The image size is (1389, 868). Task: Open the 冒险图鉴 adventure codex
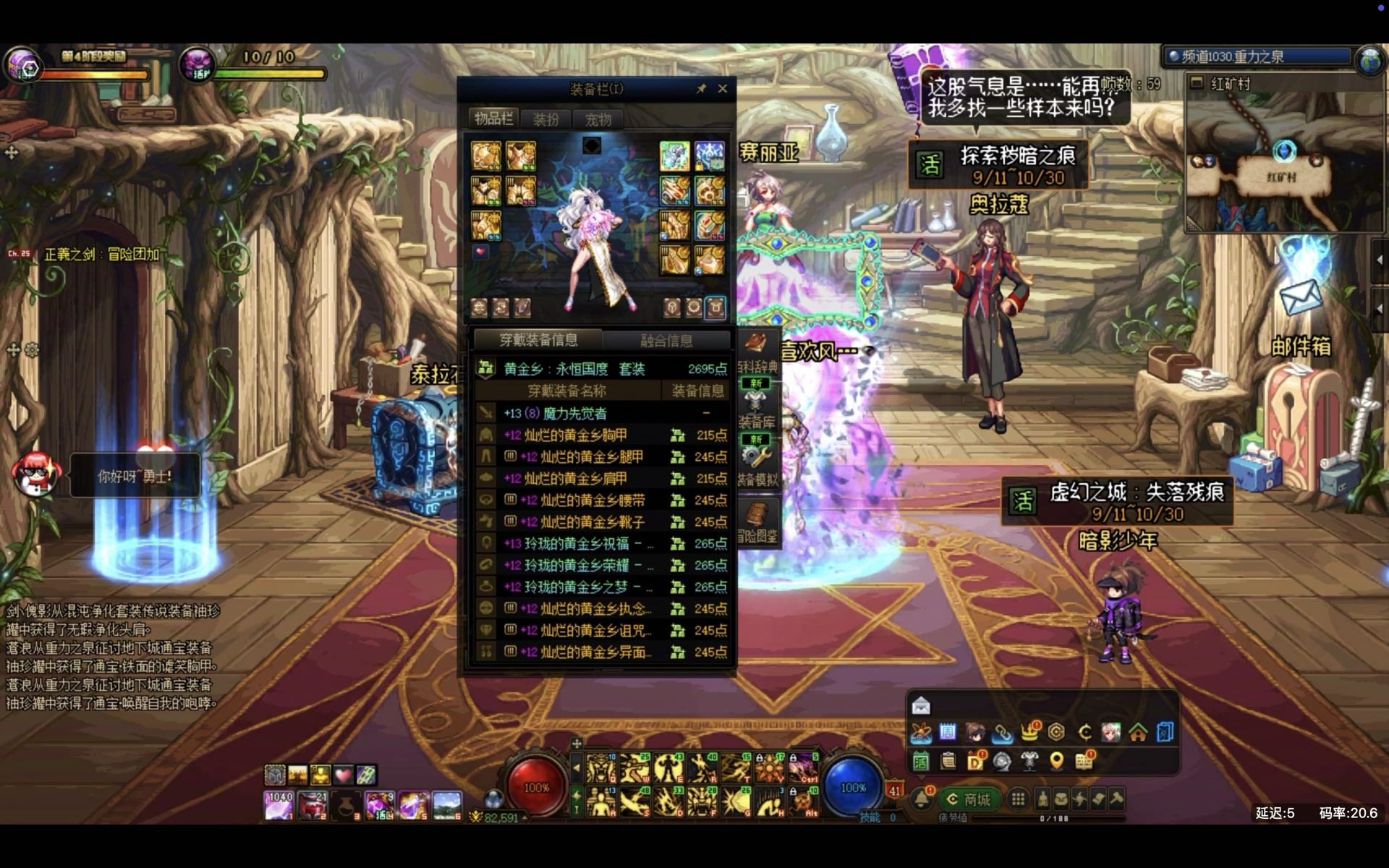tap(757, 521)
